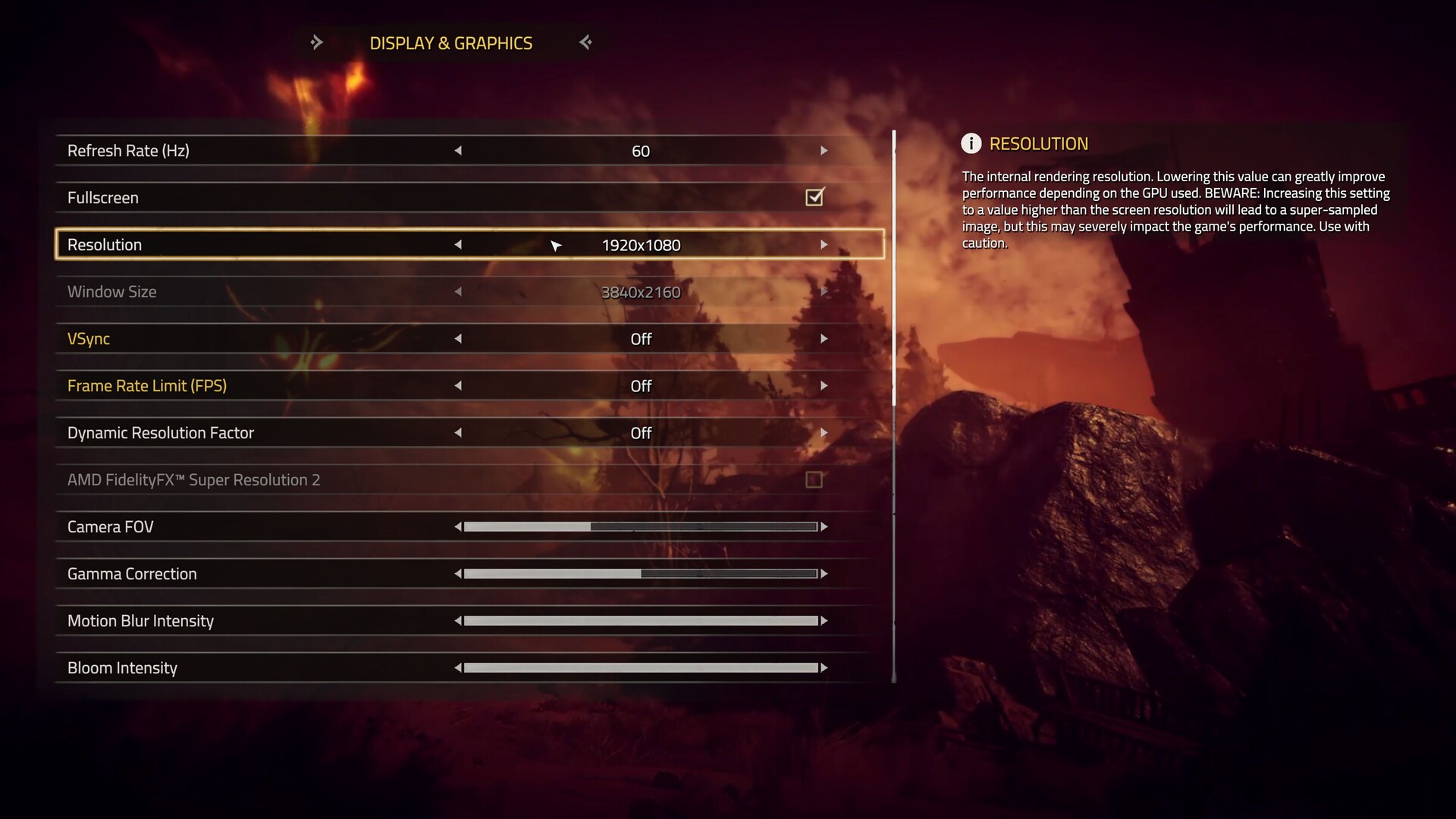The image size is (1456, 819).
Task: Click Dynamic Resolution Factor left arrow
Action: tap(458, 433)
